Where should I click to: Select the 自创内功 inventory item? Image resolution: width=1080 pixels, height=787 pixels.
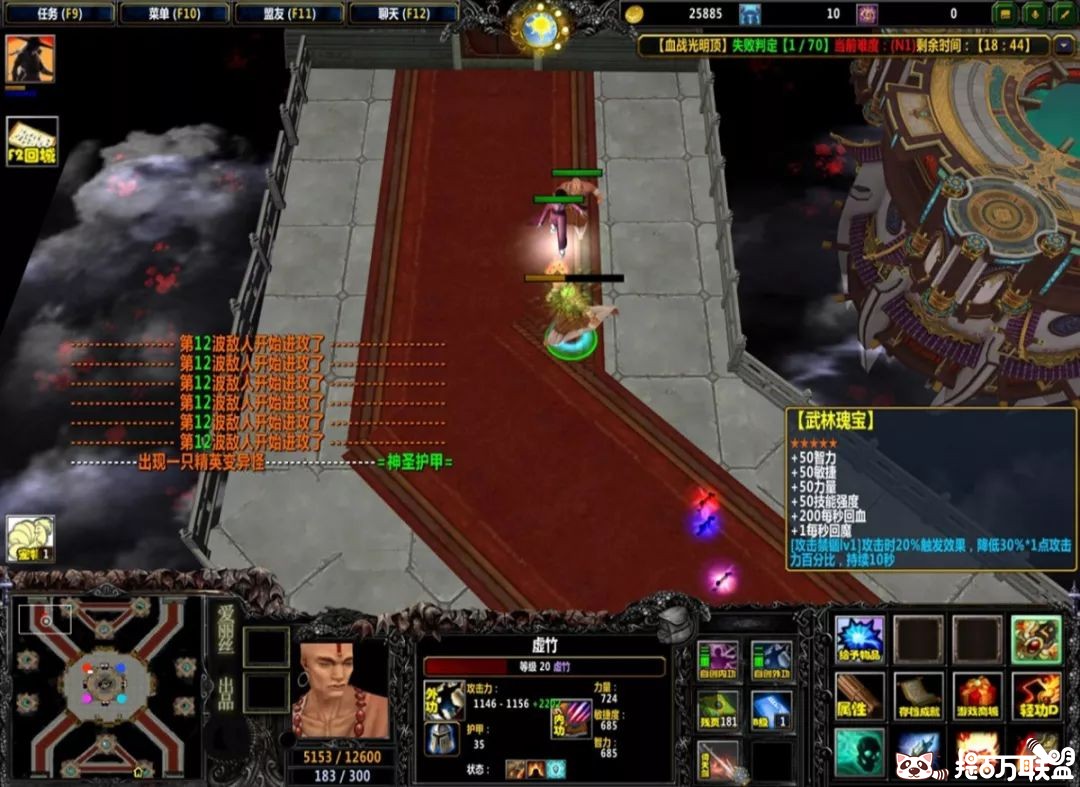[x=717, y=661]
